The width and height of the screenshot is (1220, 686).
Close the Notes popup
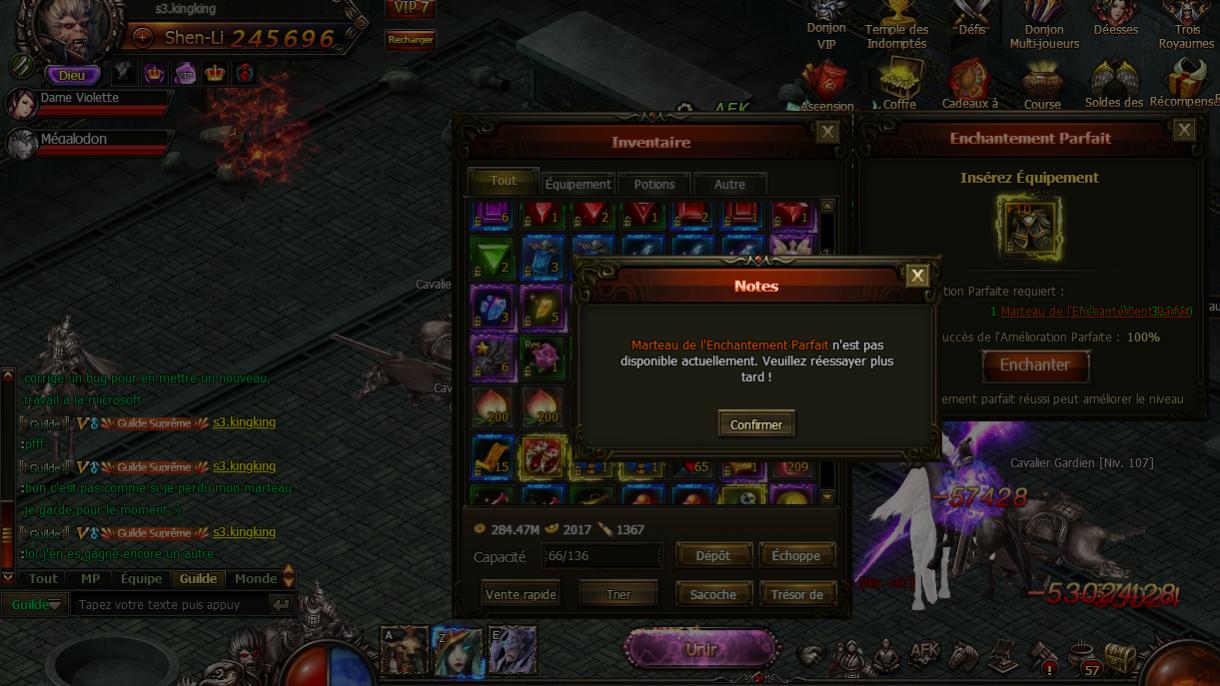(x=917, y=276)
